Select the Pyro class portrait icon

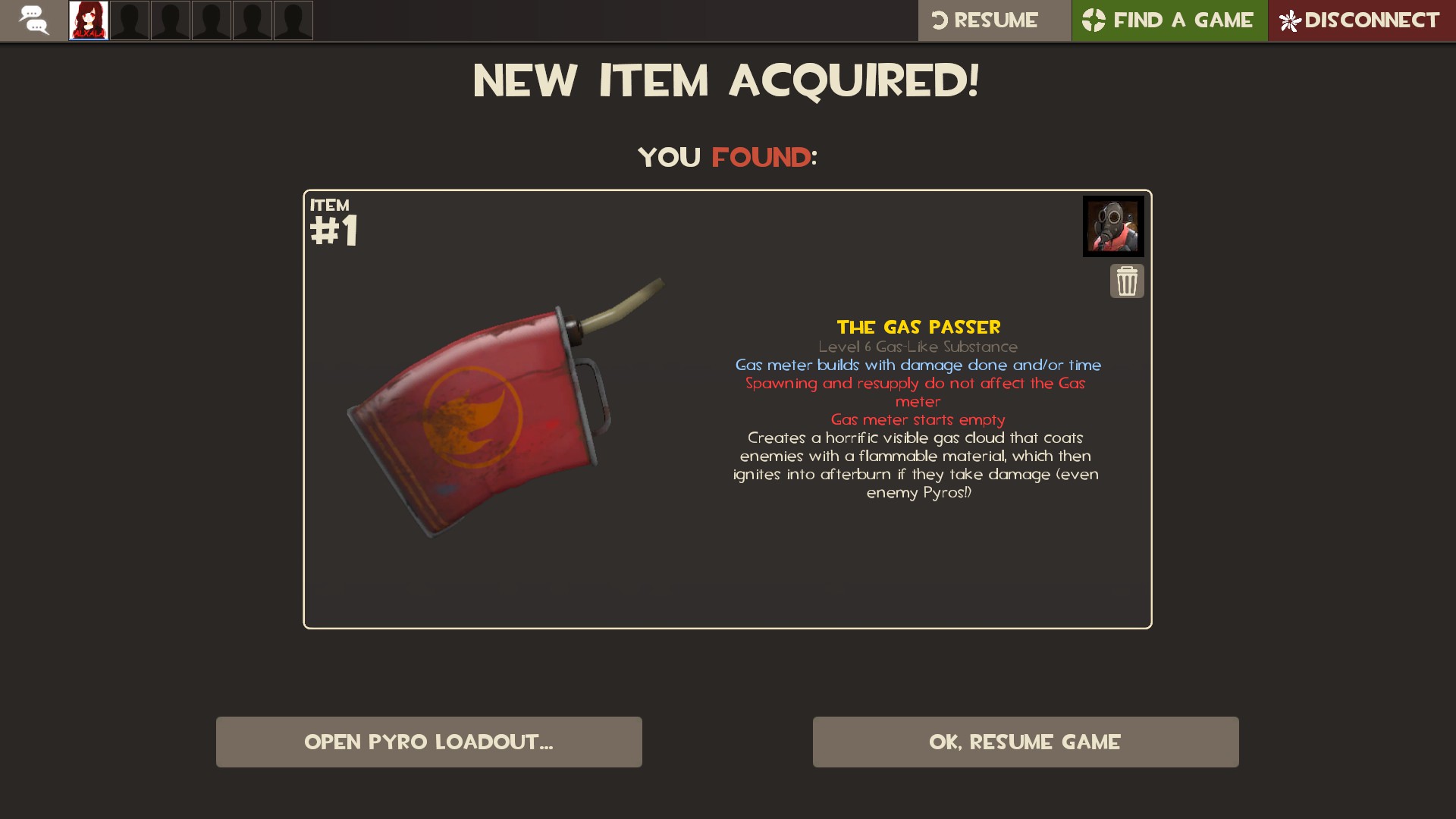[1113, 225]
